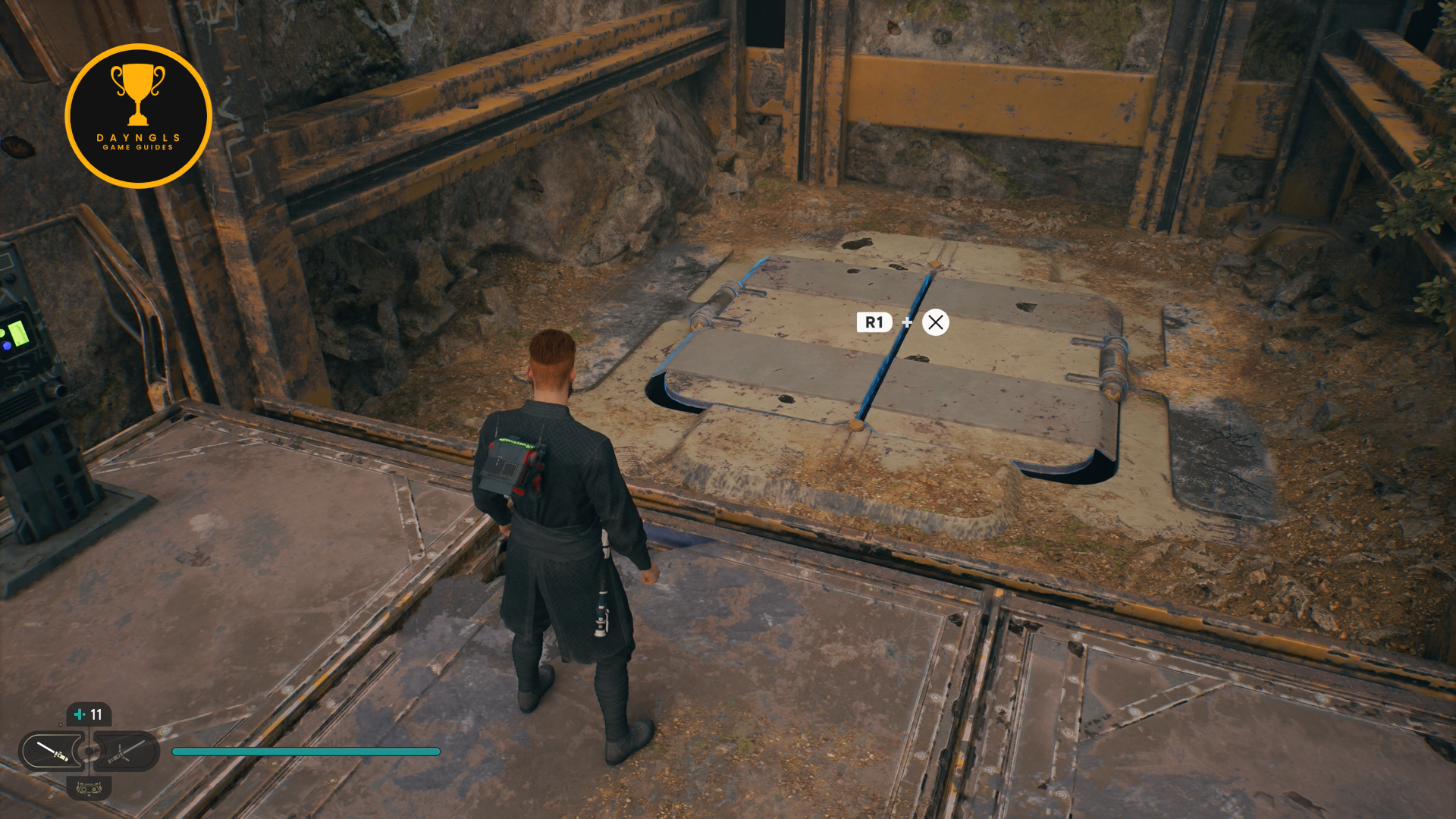Activate the BD-1 droid icon
Screen dimensions: 1456x819
(89, 789)
